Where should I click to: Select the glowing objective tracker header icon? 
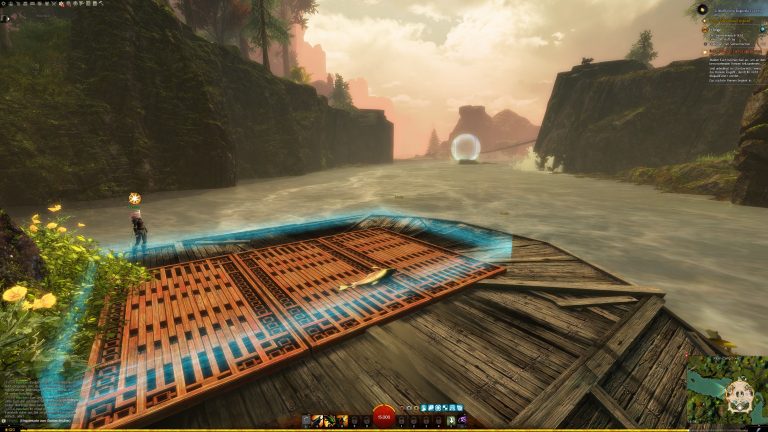click(702, 9)
